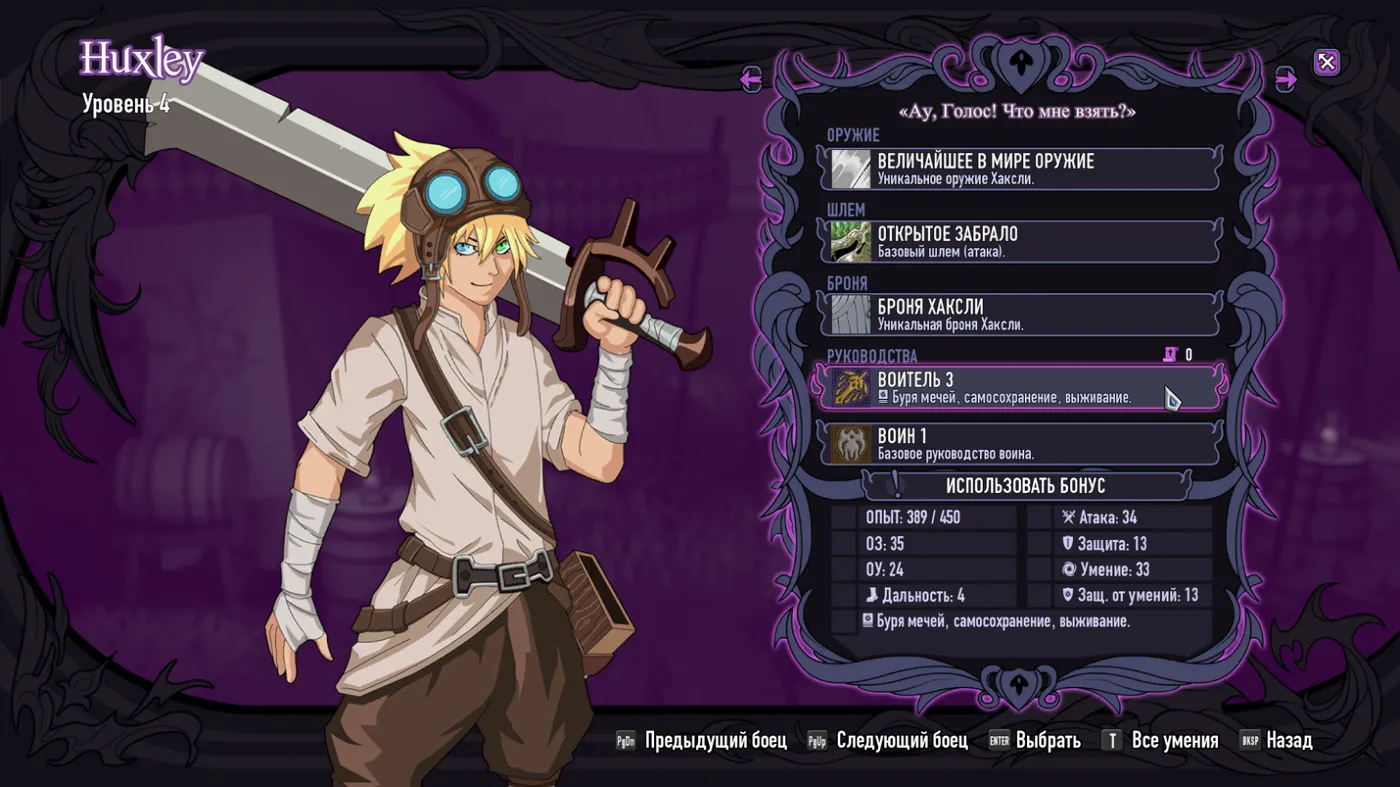Click the Использовать бонус button
Screen dimensions: 1400x787
click(1025, 486)
